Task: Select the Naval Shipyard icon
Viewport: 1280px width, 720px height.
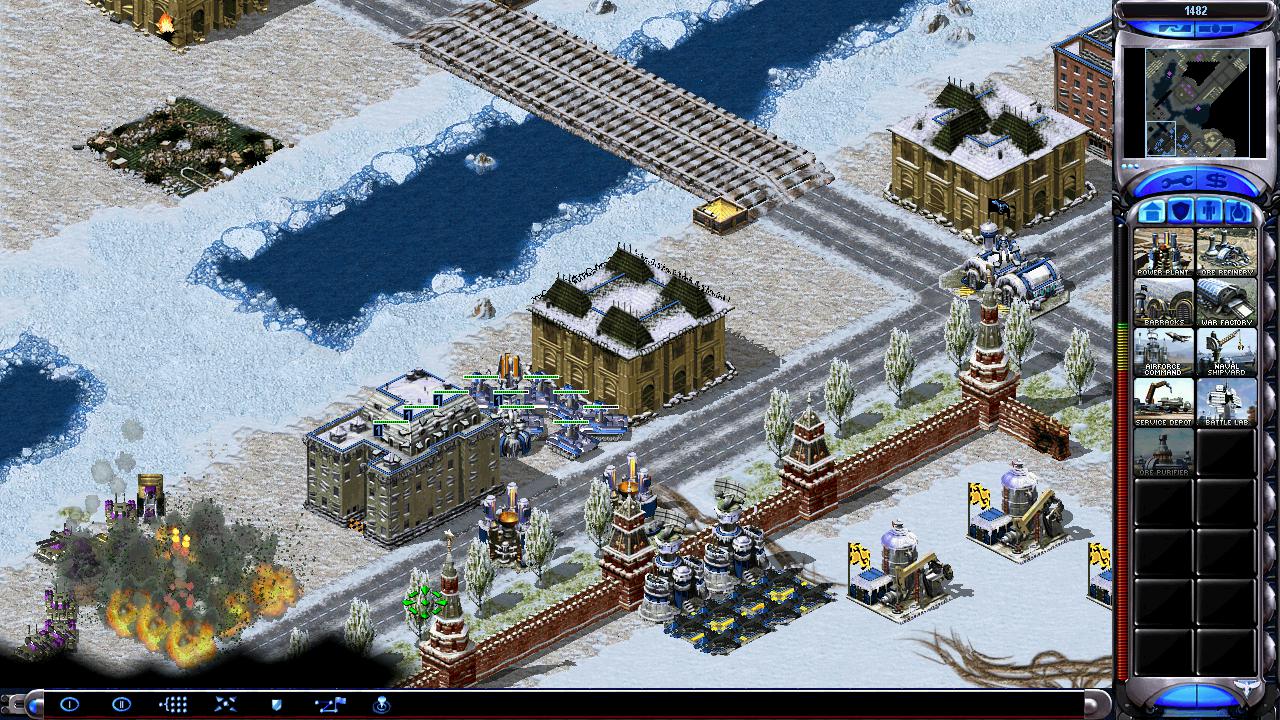Action: [x=1226, y=351]
